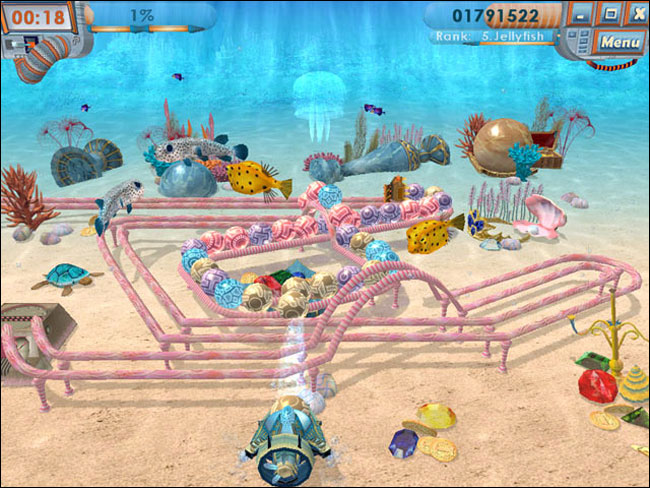The width and height of the screenshot is (650, 488).
Task: Maximize the game window
Action: coord(611,14)
